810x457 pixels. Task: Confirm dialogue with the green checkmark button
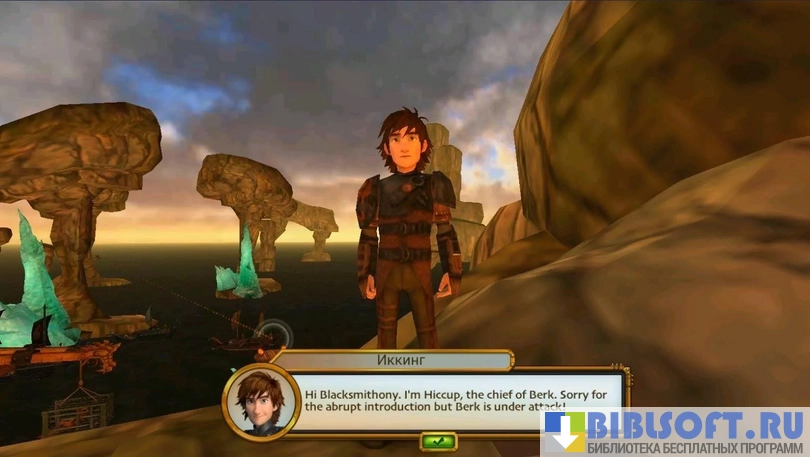click(438, 440)
